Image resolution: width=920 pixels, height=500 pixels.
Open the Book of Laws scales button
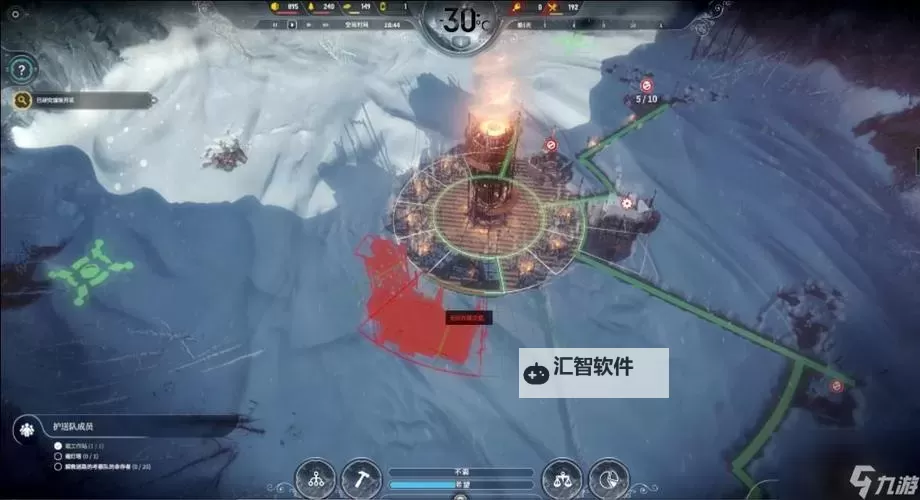[x=561, y=478]
